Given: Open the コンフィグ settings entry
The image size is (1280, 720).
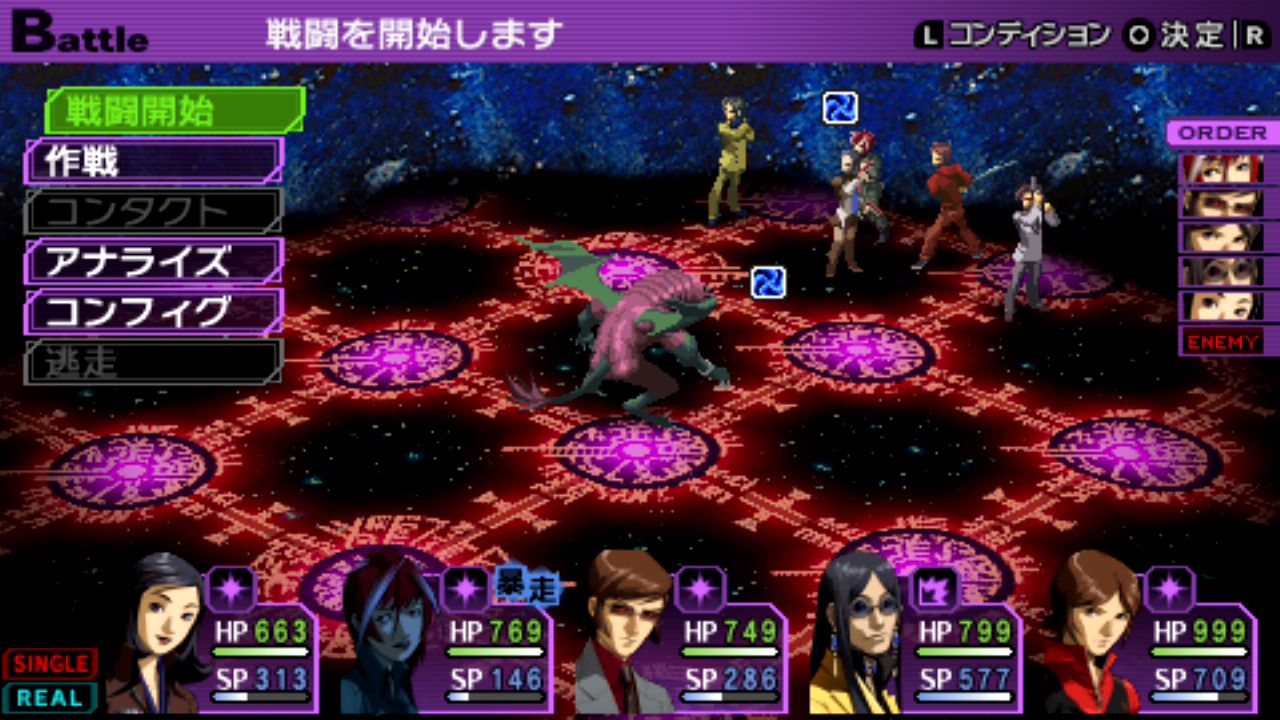Looking at the screenshot, I should point(155,311).
